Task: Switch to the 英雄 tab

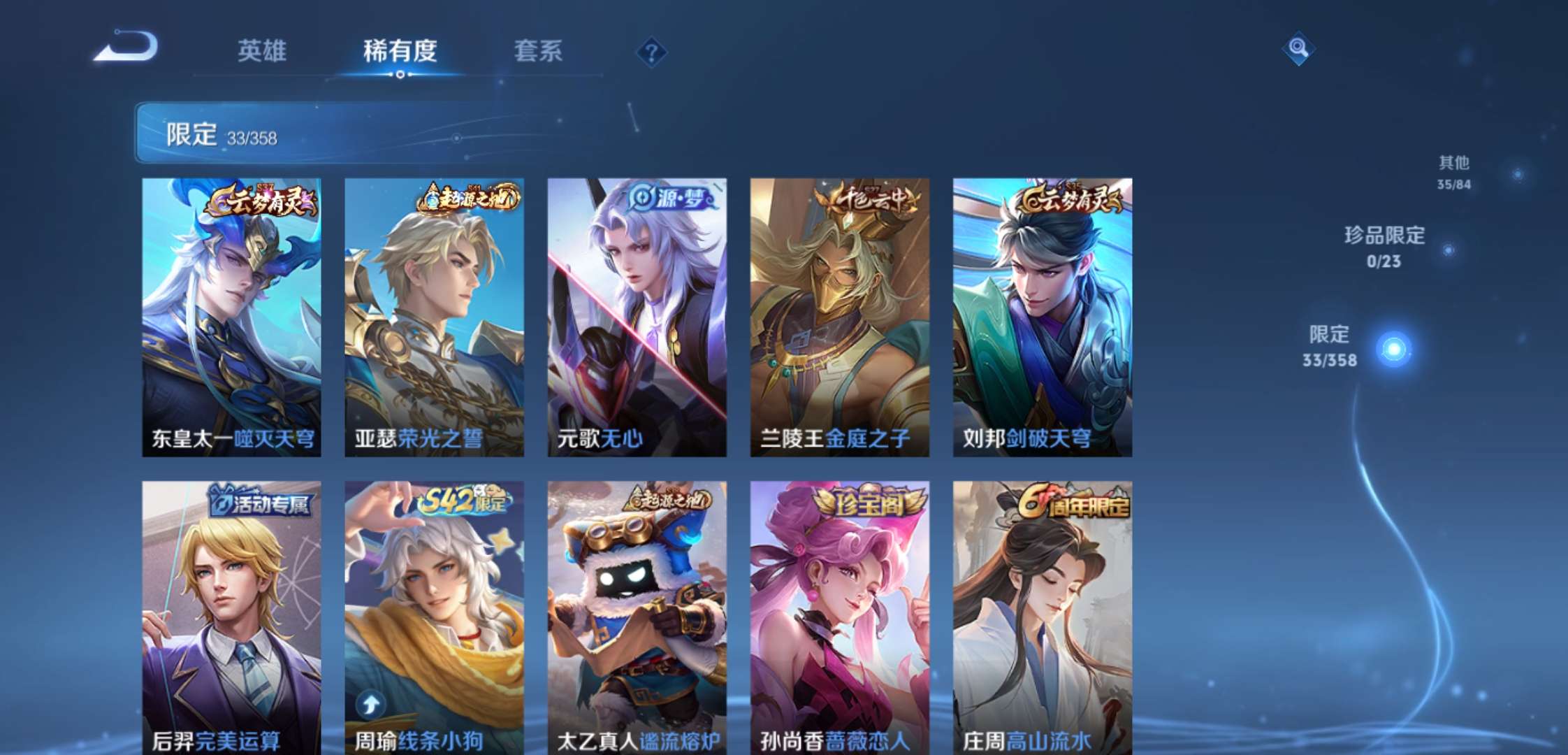Action: (261, 52)
